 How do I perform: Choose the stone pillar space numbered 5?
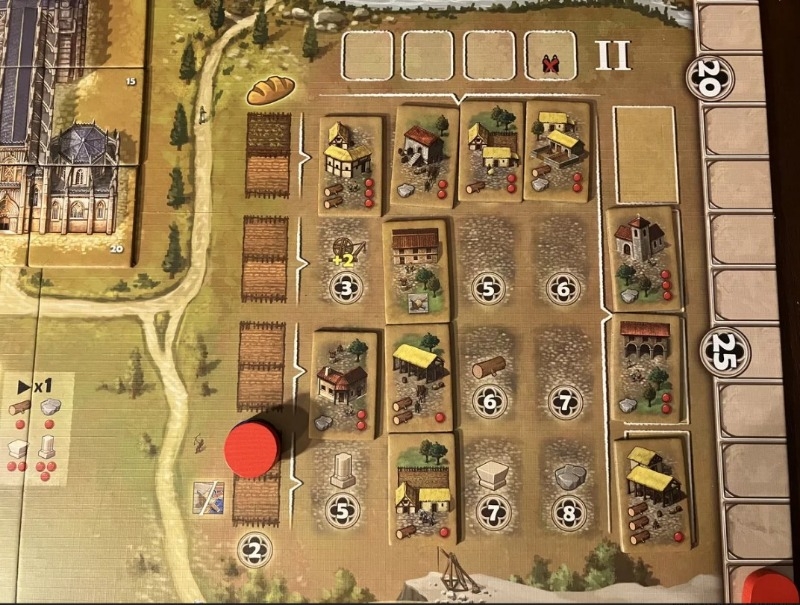point(343,486)
